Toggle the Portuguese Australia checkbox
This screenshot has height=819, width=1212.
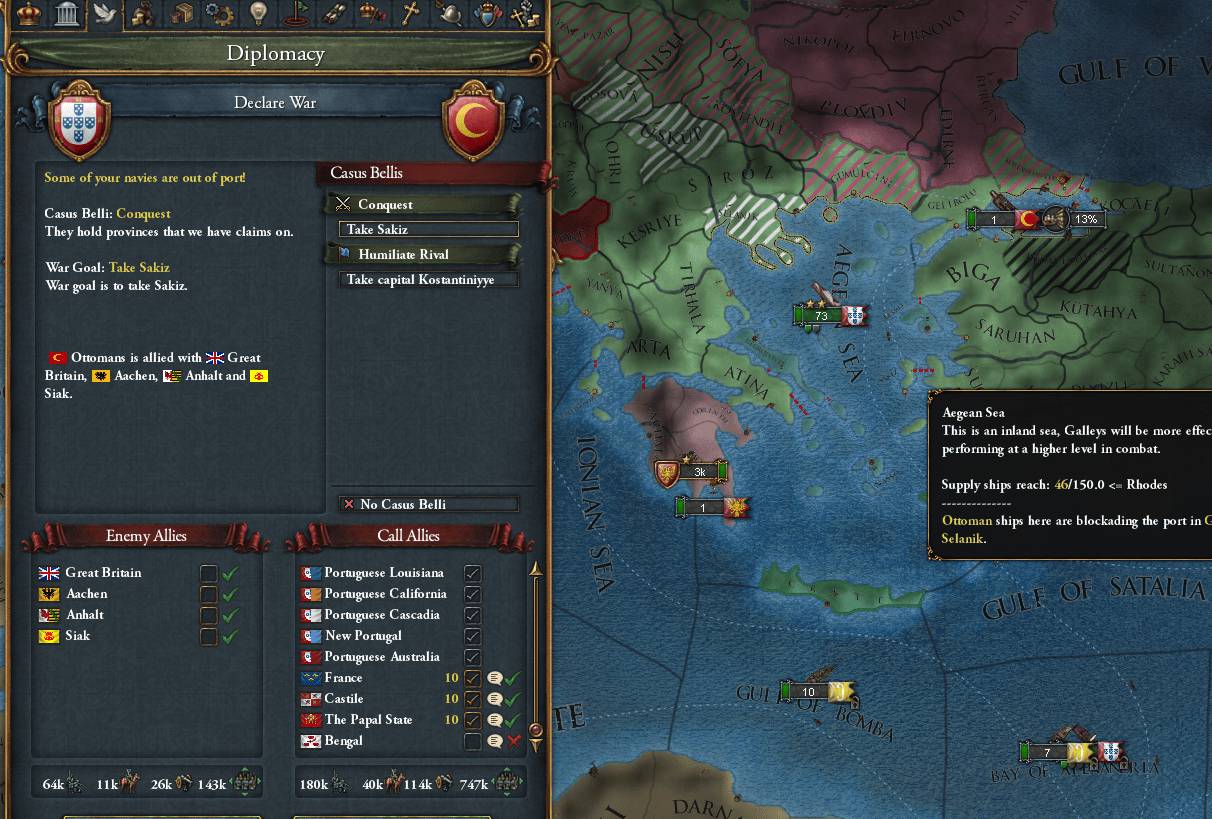pos(473,657)
